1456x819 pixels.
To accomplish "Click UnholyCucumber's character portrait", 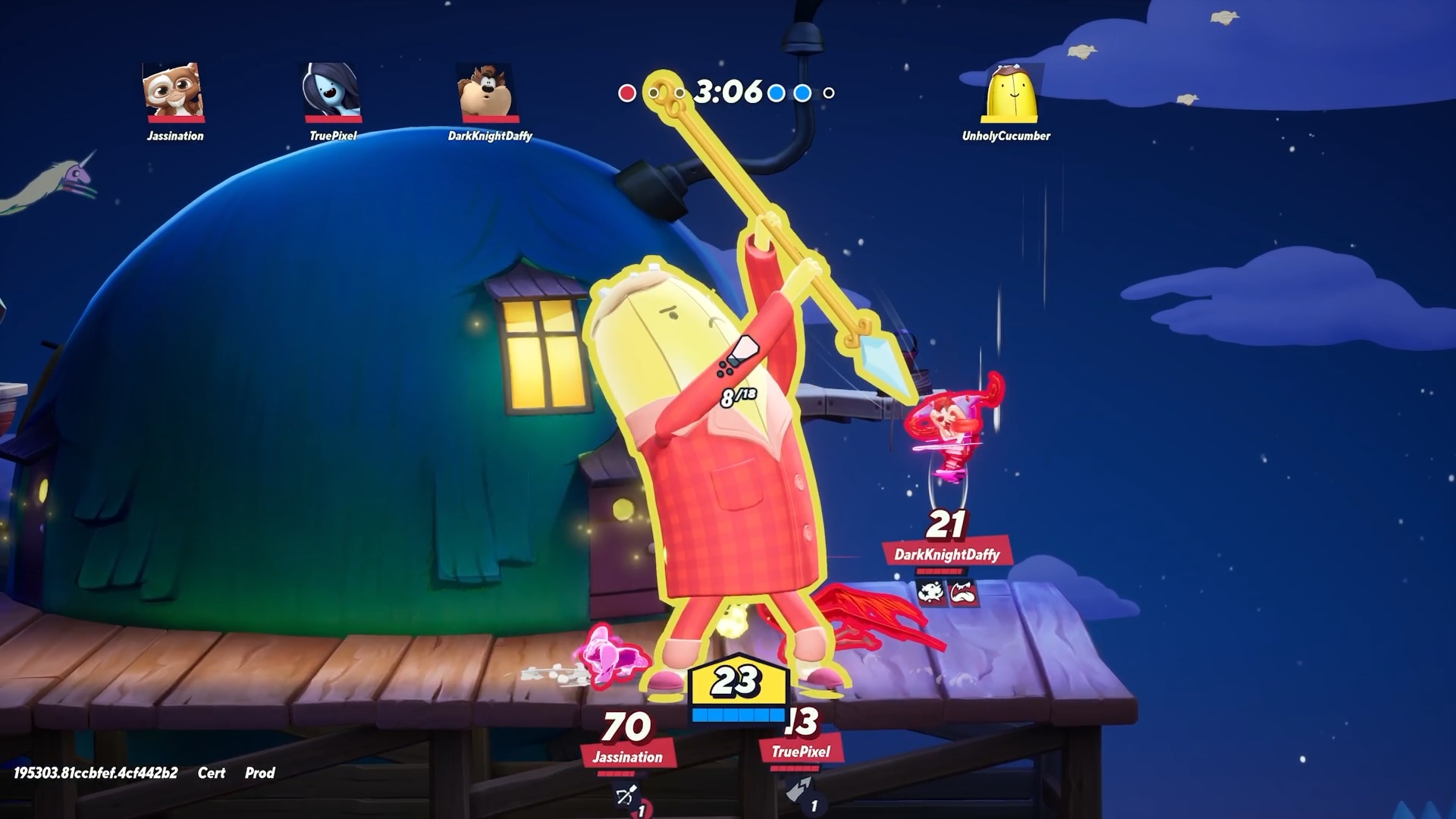I will pyautogui.click(x=1012, y=93).
